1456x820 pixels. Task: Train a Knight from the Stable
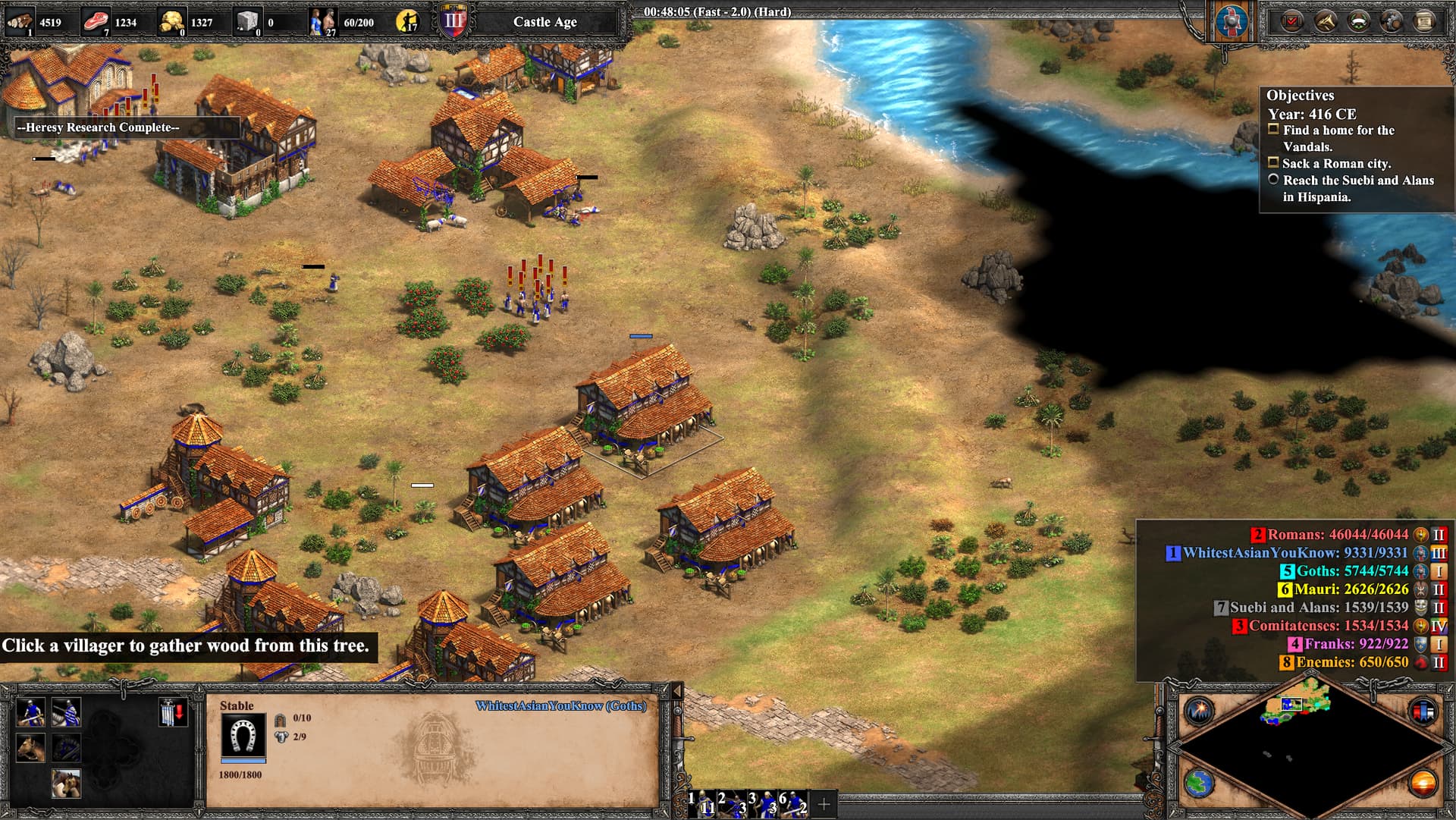[66, 712]
